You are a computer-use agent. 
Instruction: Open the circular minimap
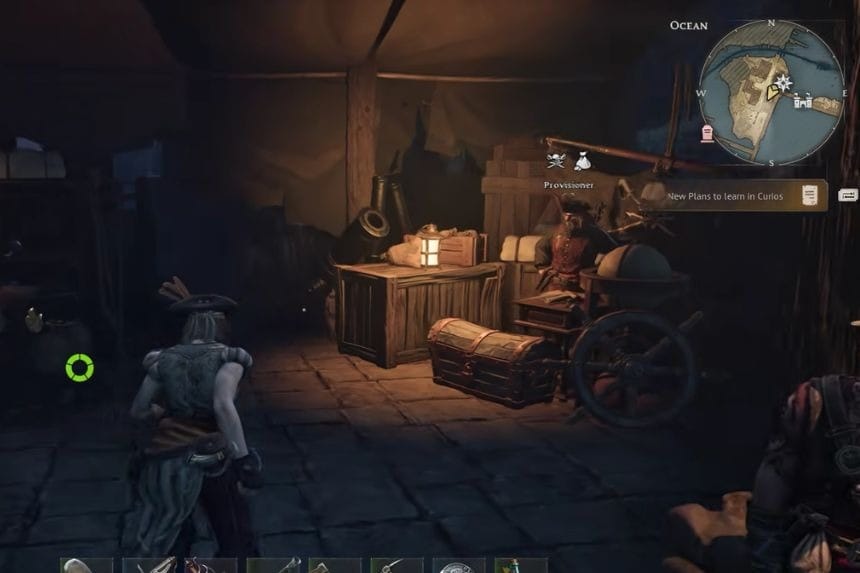point(770,91)
